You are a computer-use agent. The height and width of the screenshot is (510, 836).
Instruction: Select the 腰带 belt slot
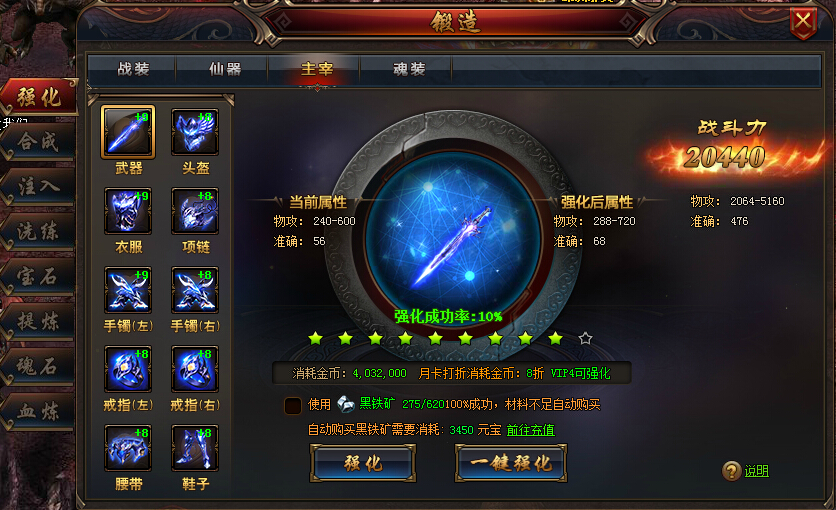point(128,449)
